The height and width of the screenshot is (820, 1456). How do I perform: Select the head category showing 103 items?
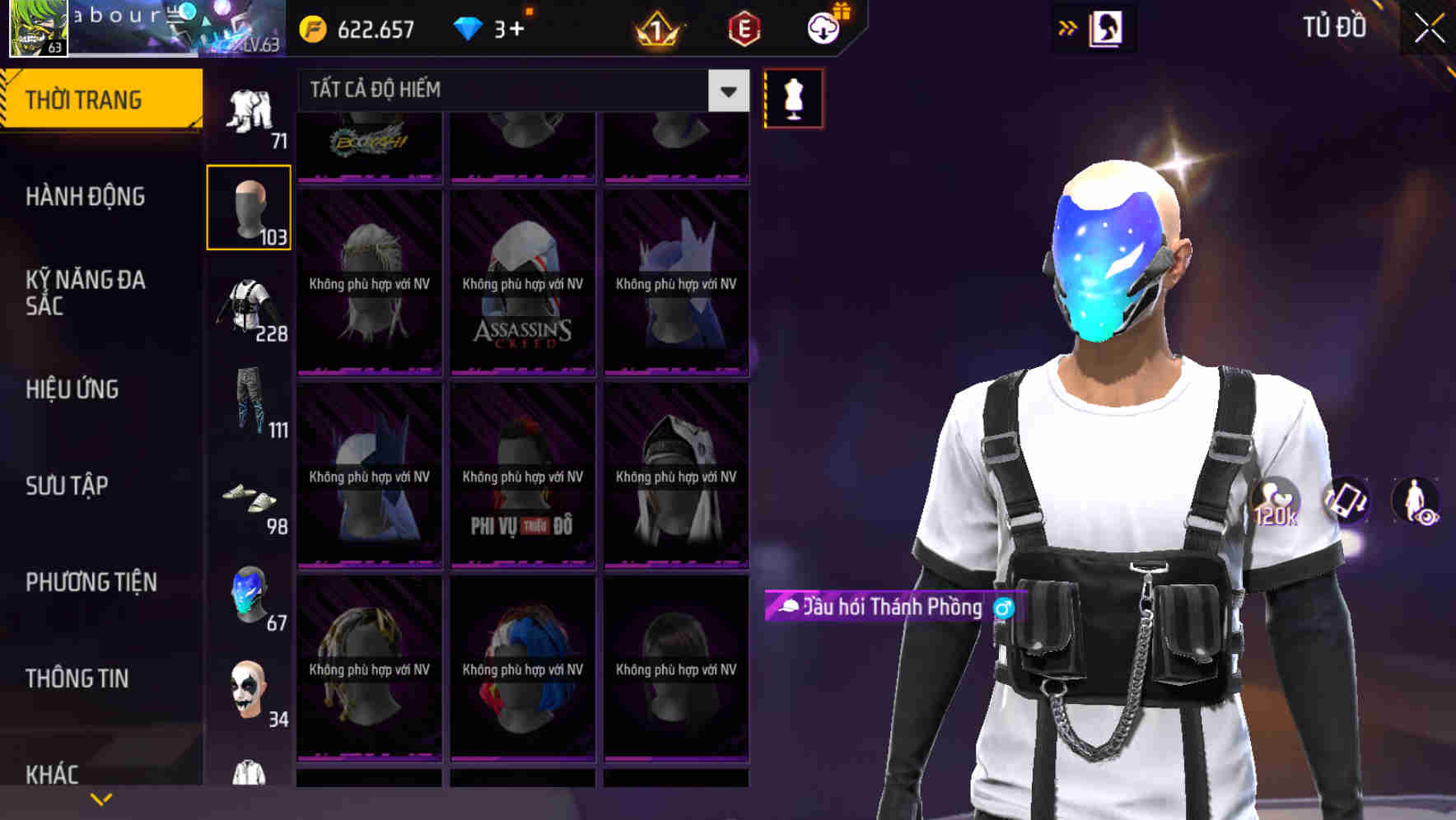248,206
